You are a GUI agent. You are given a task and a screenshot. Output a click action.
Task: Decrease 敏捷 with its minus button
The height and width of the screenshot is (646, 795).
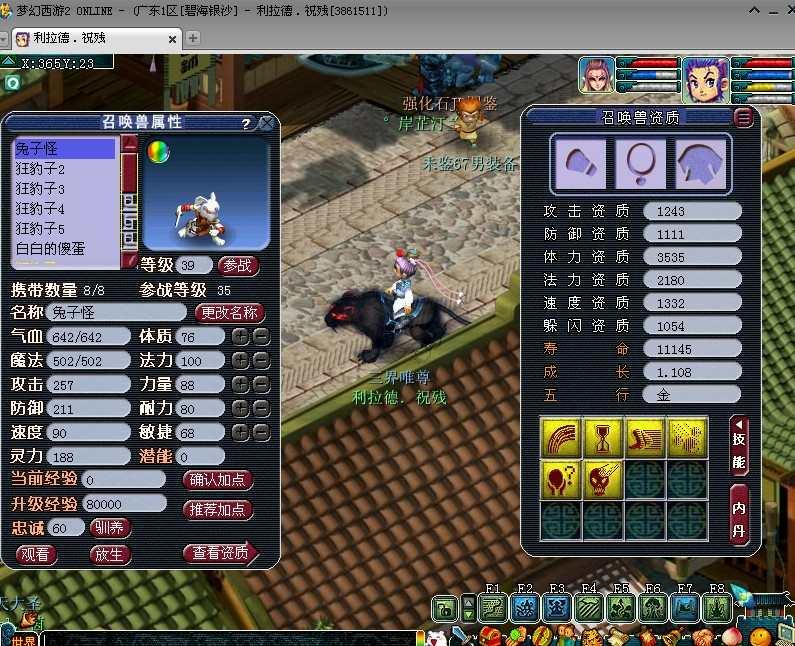(x=261, y=433)
